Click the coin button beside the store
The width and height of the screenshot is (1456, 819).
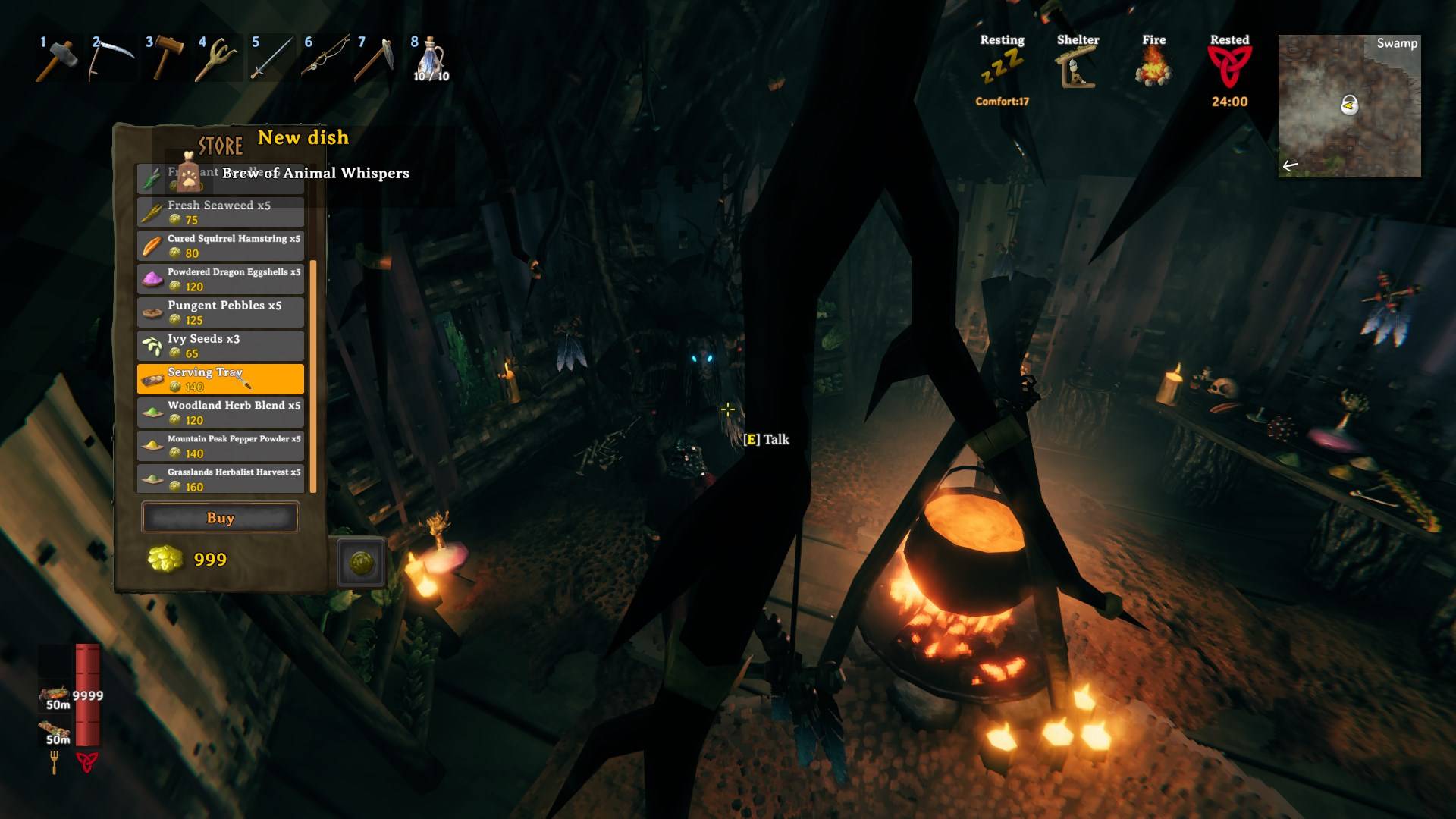click(361, 562)
